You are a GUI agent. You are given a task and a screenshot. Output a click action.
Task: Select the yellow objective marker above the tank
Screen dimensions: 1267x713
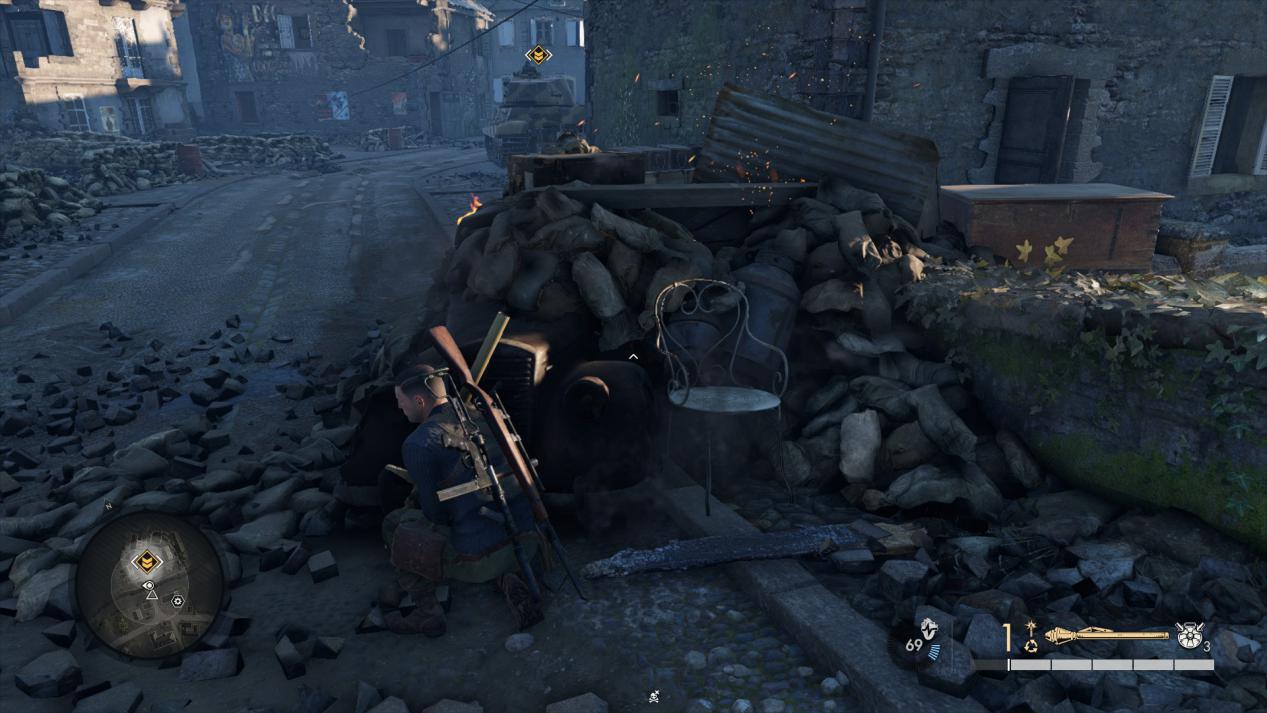[x=538, y=56]
